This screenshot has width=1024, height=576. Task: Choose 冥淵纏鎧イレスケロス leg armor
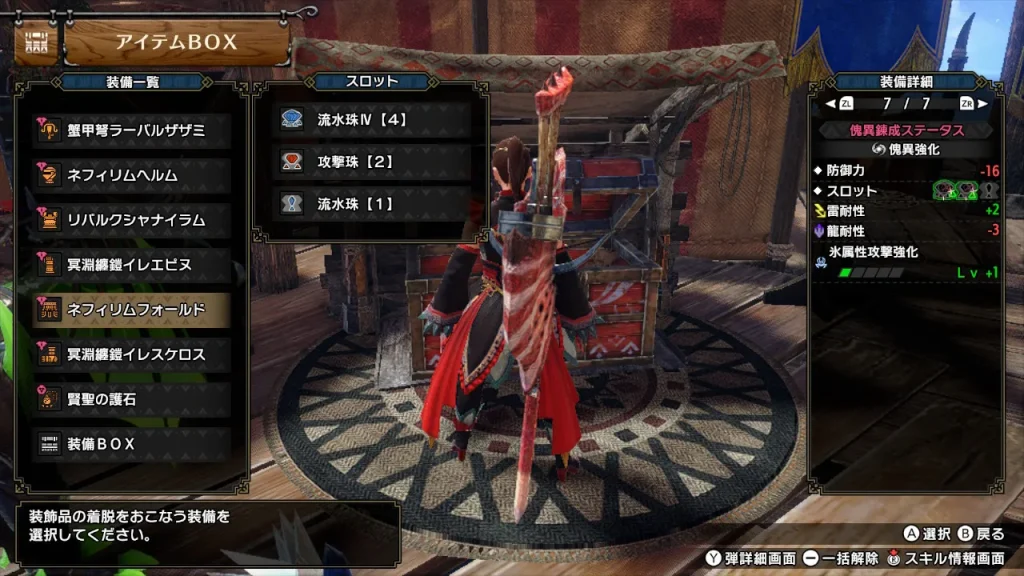pos(132,354)
